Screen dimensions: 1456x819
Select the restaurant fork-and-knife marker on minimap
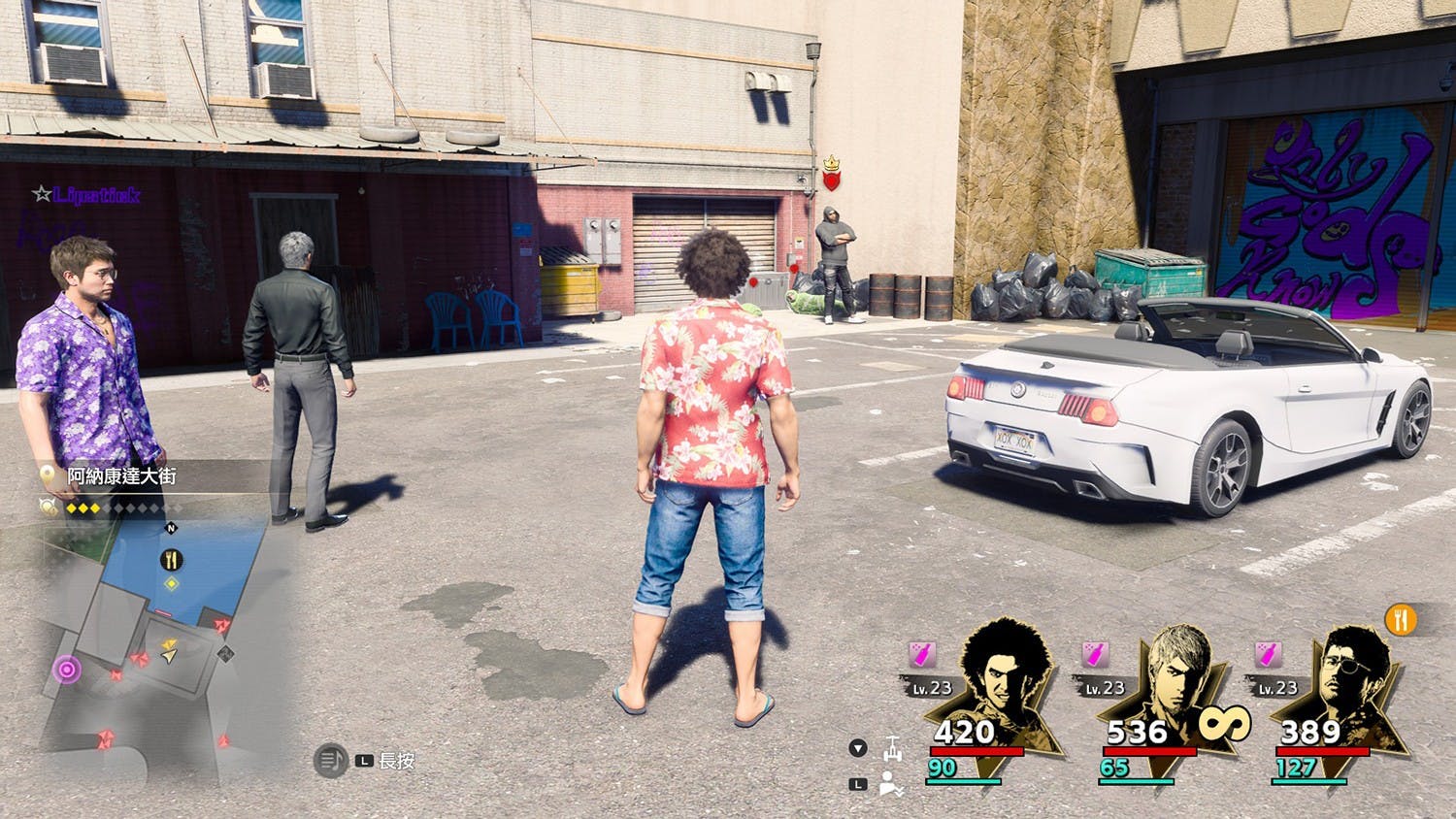click(171, 560)
